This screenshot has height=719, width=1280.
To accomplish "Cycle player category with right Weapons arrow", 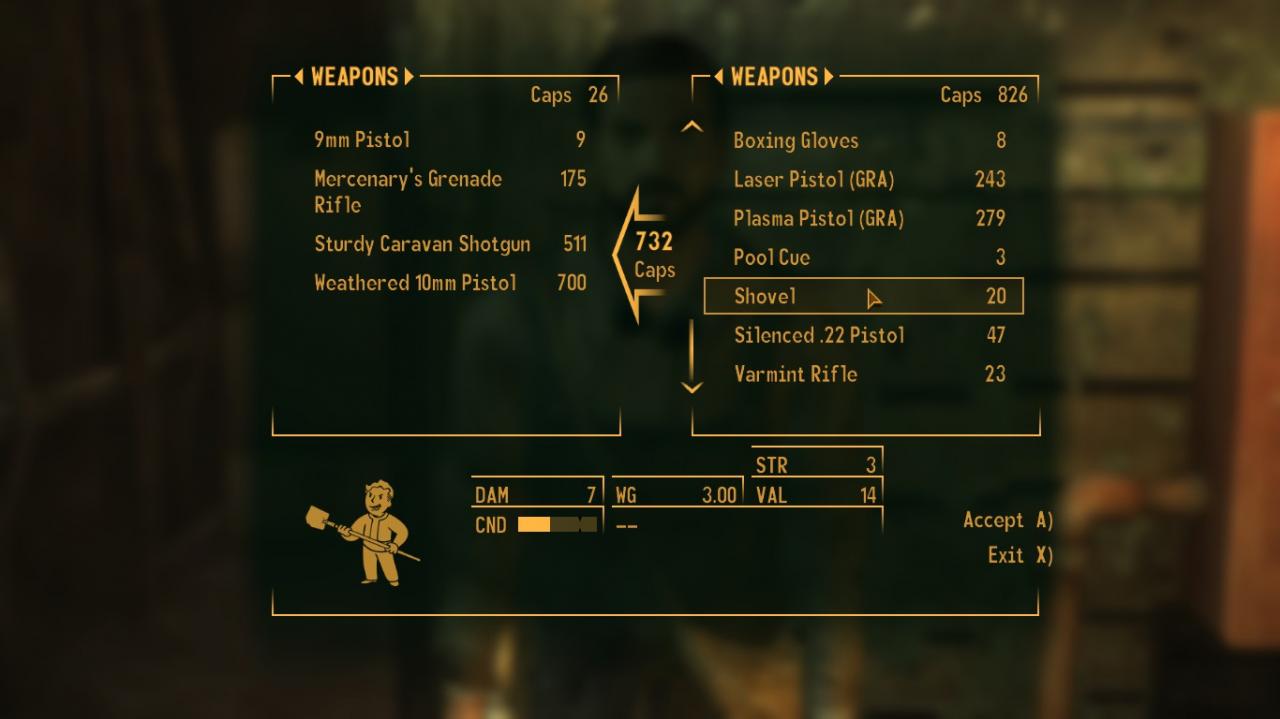I will (409, 77).
